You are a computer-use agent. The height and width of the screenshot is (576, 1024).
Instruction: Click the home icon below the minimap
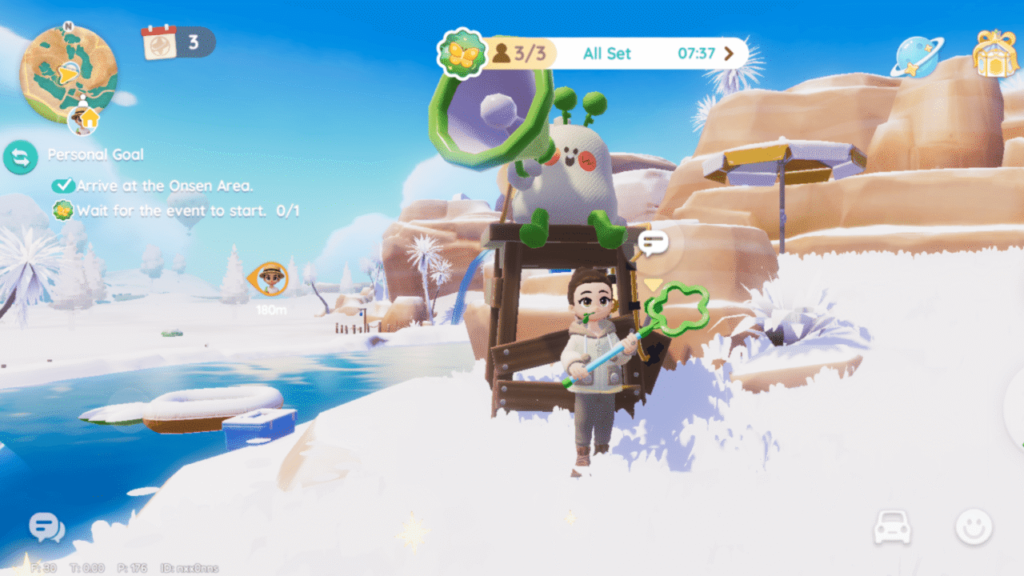point(84,121)
